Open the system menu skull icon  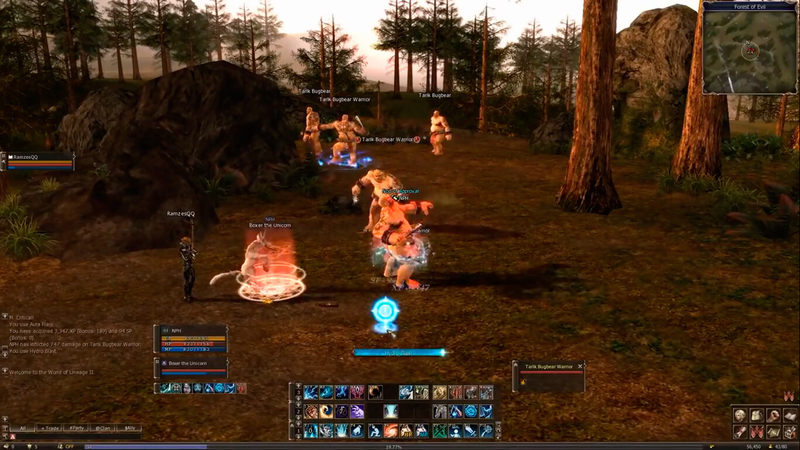pos(790,431)
